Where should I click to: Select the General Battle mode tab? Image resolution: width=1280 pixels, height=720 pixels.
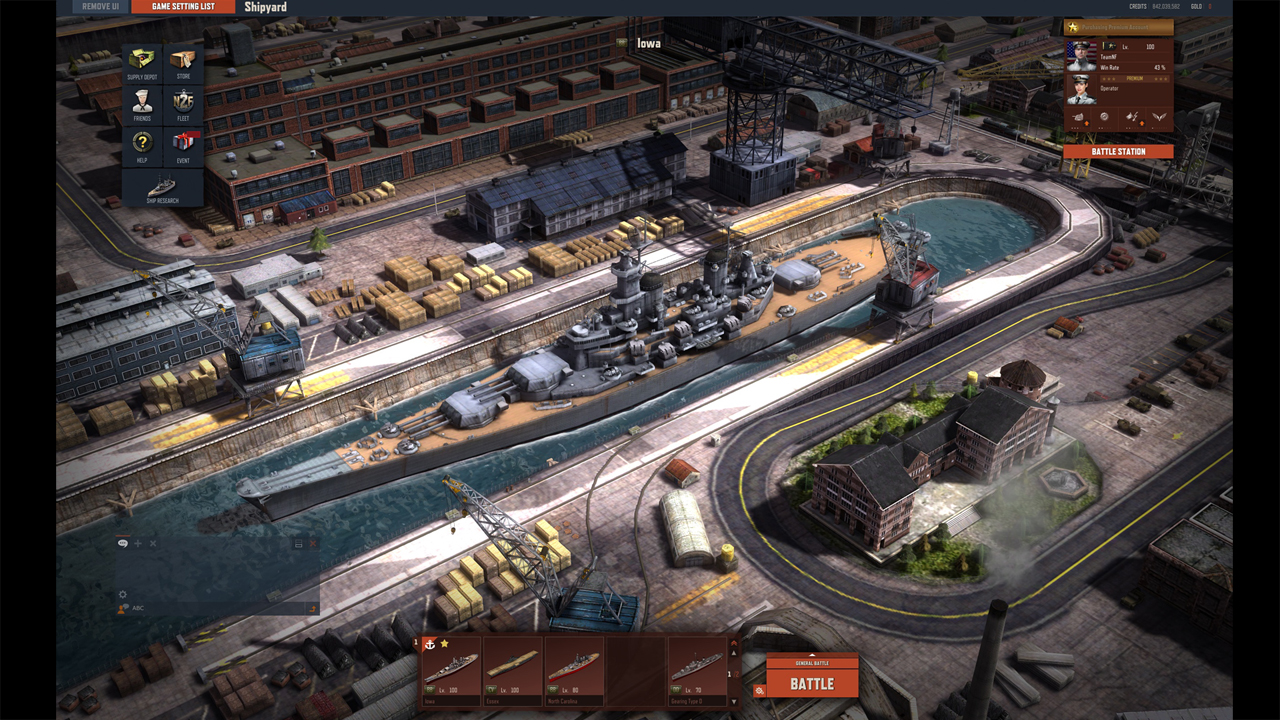click(x=812, y=663)
